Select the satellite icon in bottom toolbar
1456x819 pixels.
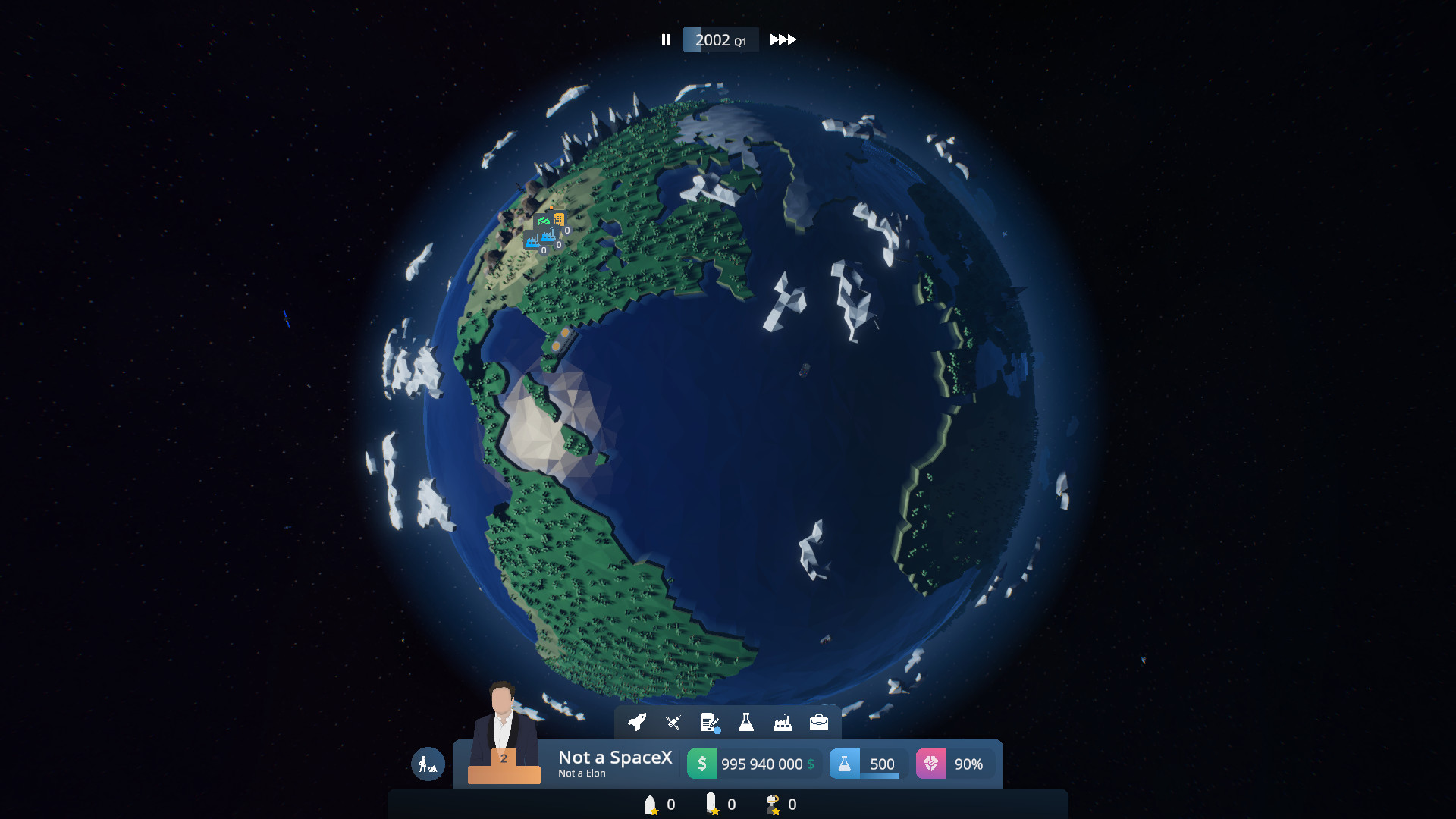[x=672, y=723]
